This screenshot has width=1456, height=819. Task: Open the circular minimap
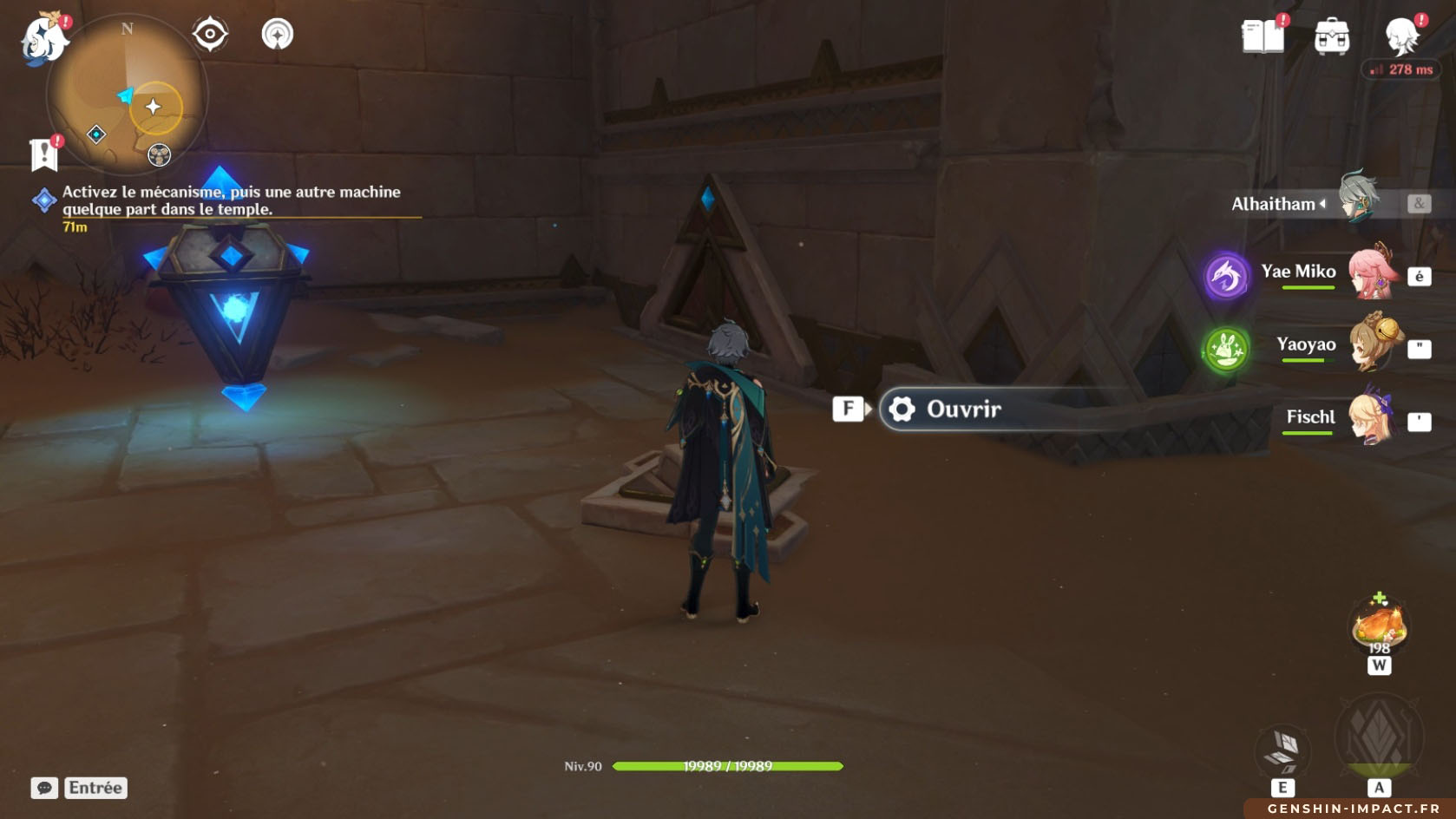click(x=127, y=95)
